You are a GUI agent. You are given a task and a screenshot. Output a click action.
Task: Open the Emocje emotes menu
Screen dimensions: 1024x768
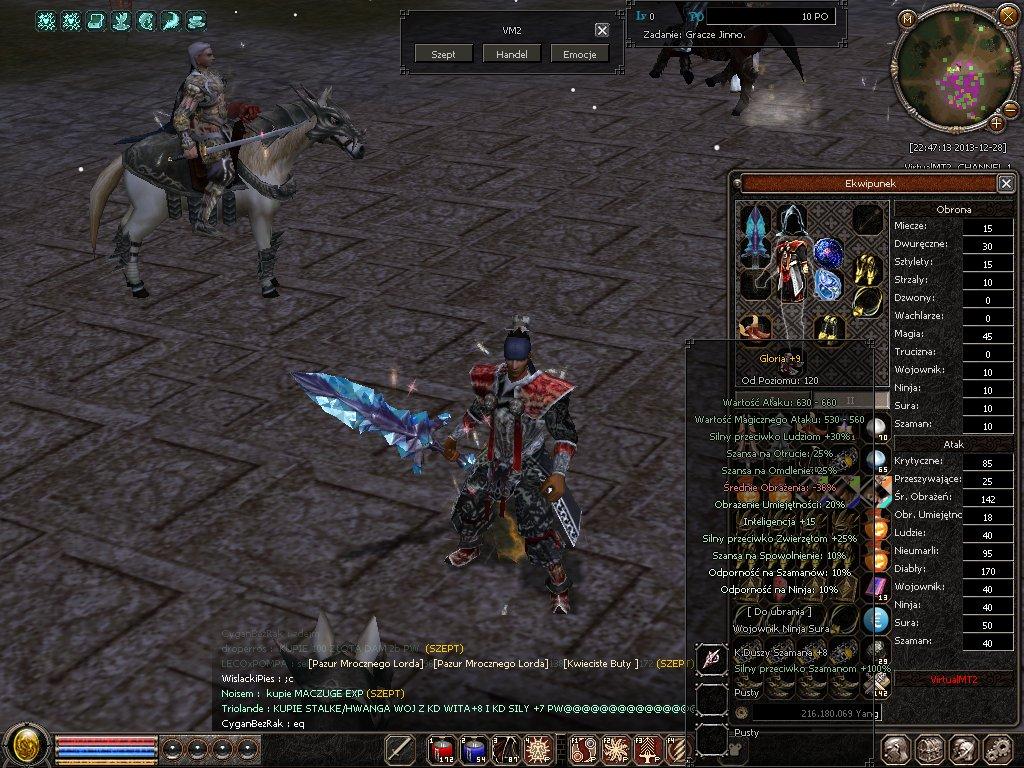579,54
